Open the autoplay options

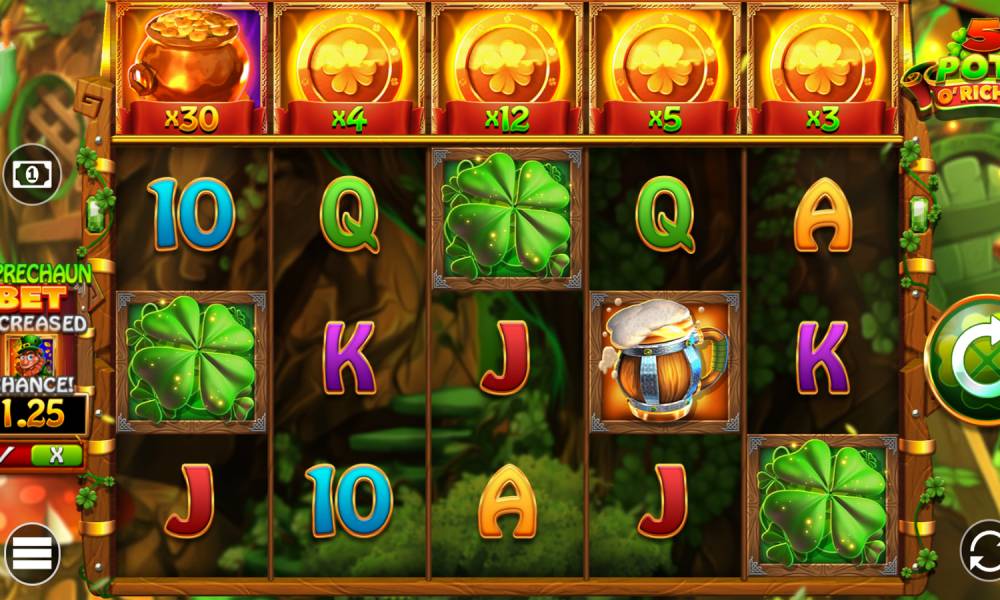980,550
